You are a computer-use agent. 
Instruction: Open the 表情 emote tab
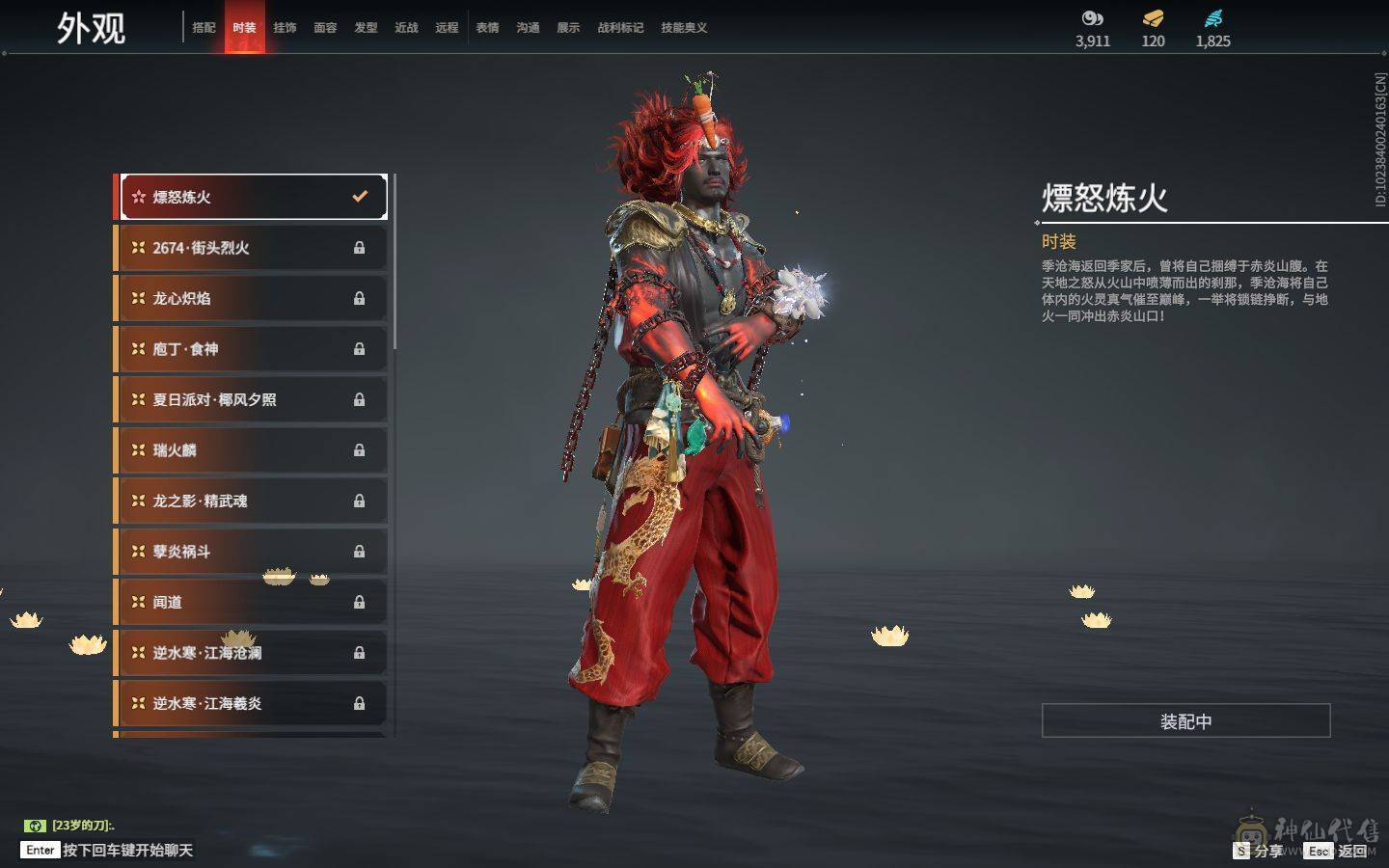click(487, 28)
